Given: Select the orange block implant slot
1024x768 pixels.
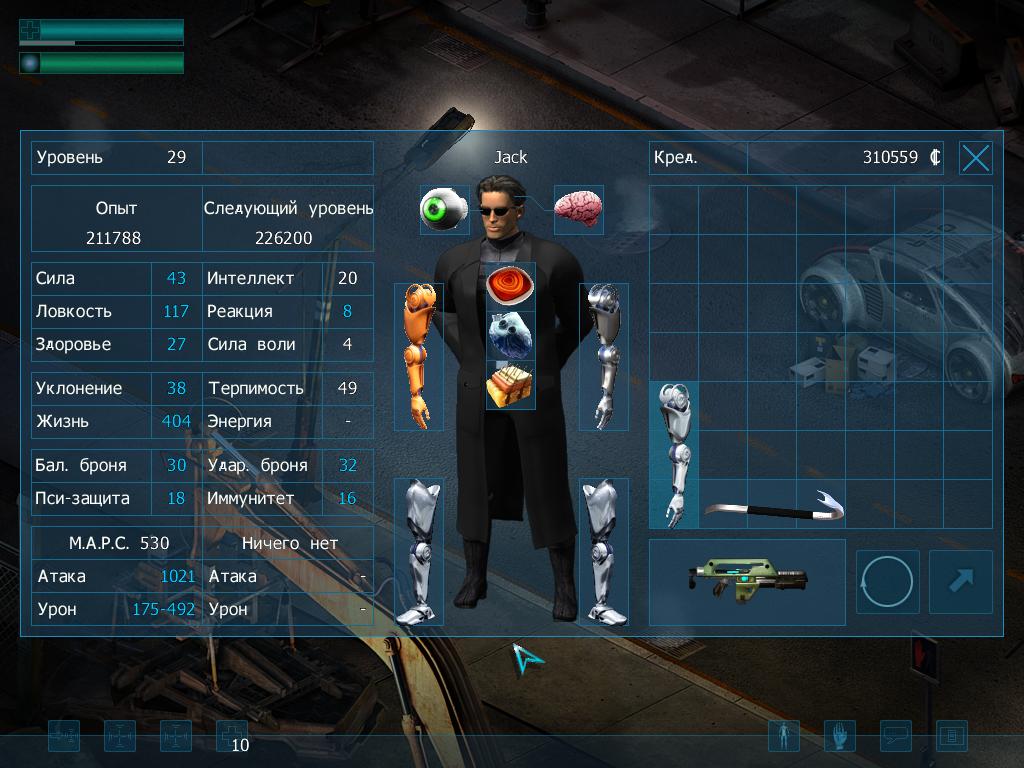Looking at the screenshot, I should coord(510,385).
